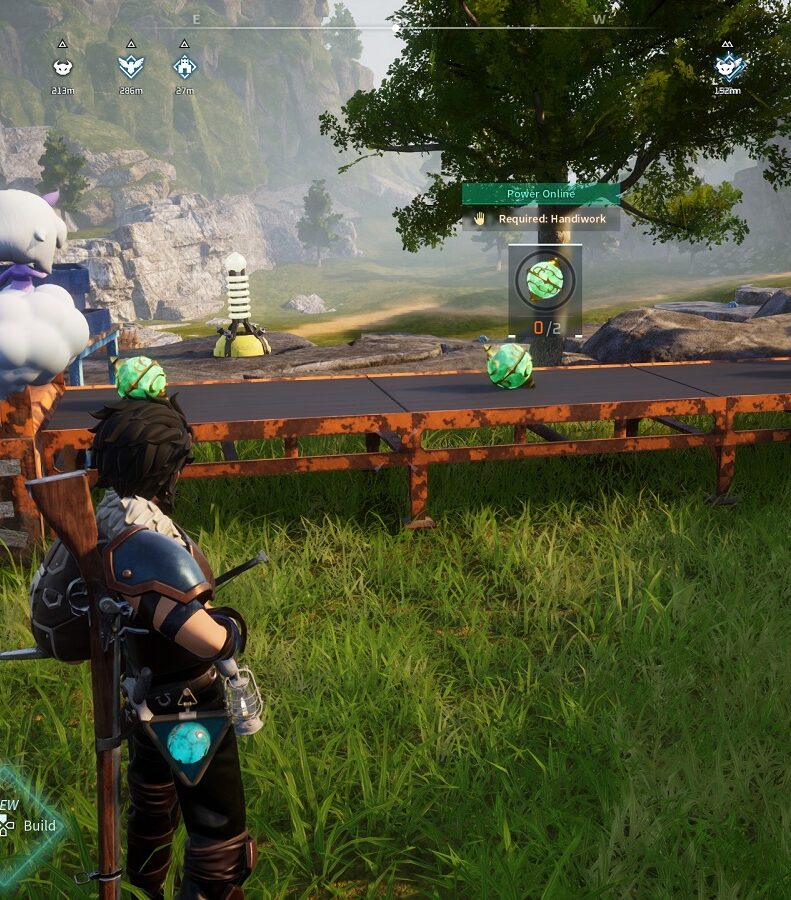The height and width of the screenshot is (900, 791).
Task: Click the compass marker showing 213m
Action: [63, 67]
